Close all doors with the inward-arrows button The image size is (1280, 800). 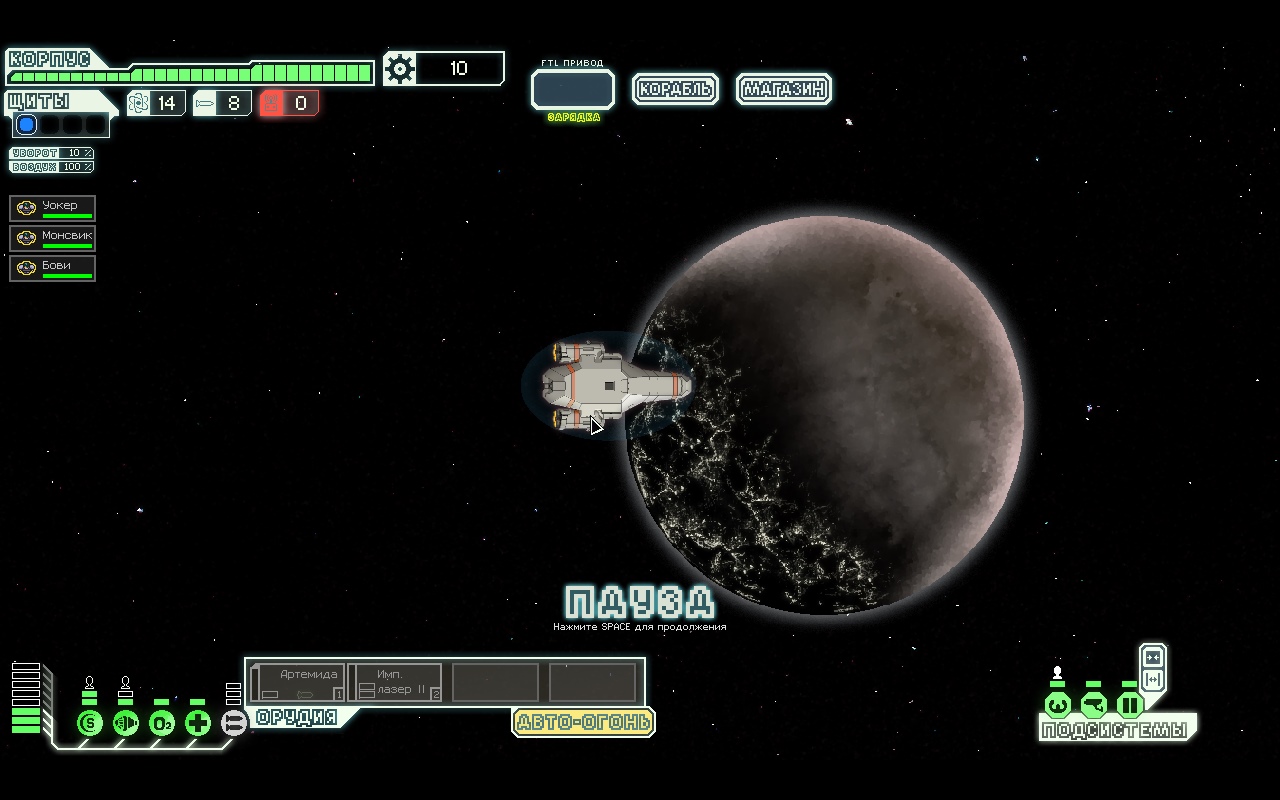(x=1153, y=657)
